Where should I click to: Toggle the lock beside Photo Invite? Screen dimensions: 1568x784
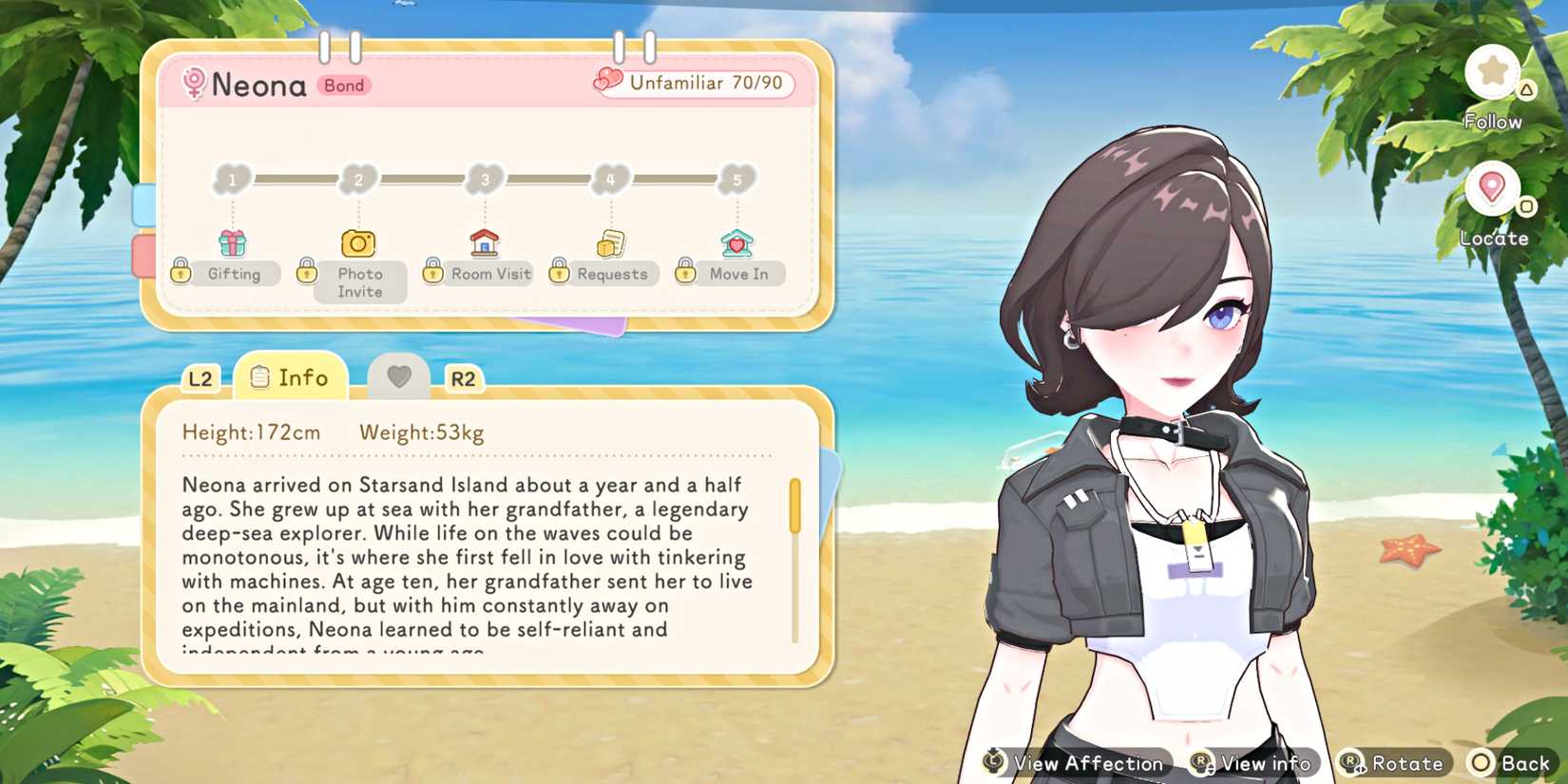307,271
